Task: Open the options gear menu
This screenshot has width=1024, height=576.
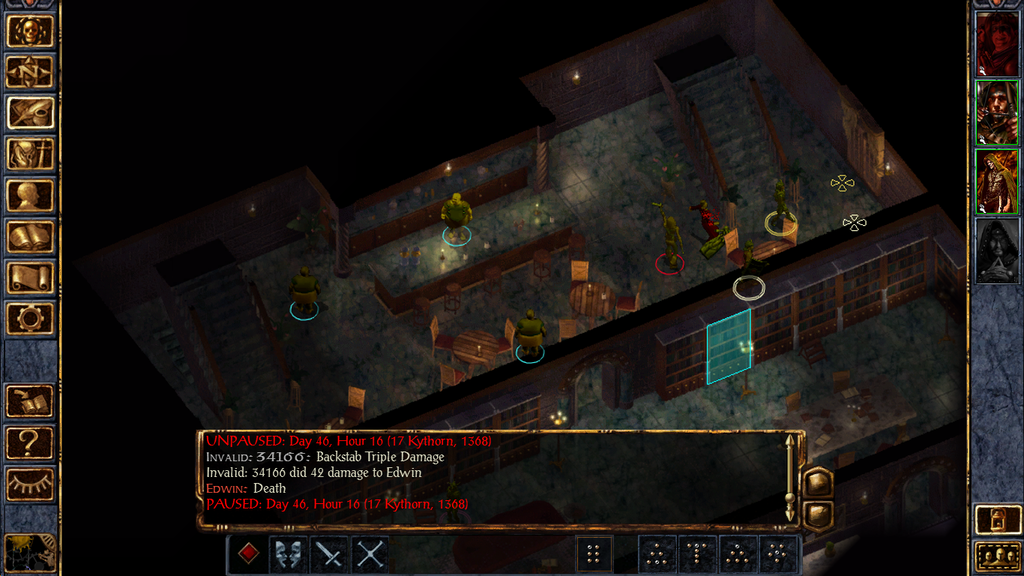Action: [x=30, y=318]
